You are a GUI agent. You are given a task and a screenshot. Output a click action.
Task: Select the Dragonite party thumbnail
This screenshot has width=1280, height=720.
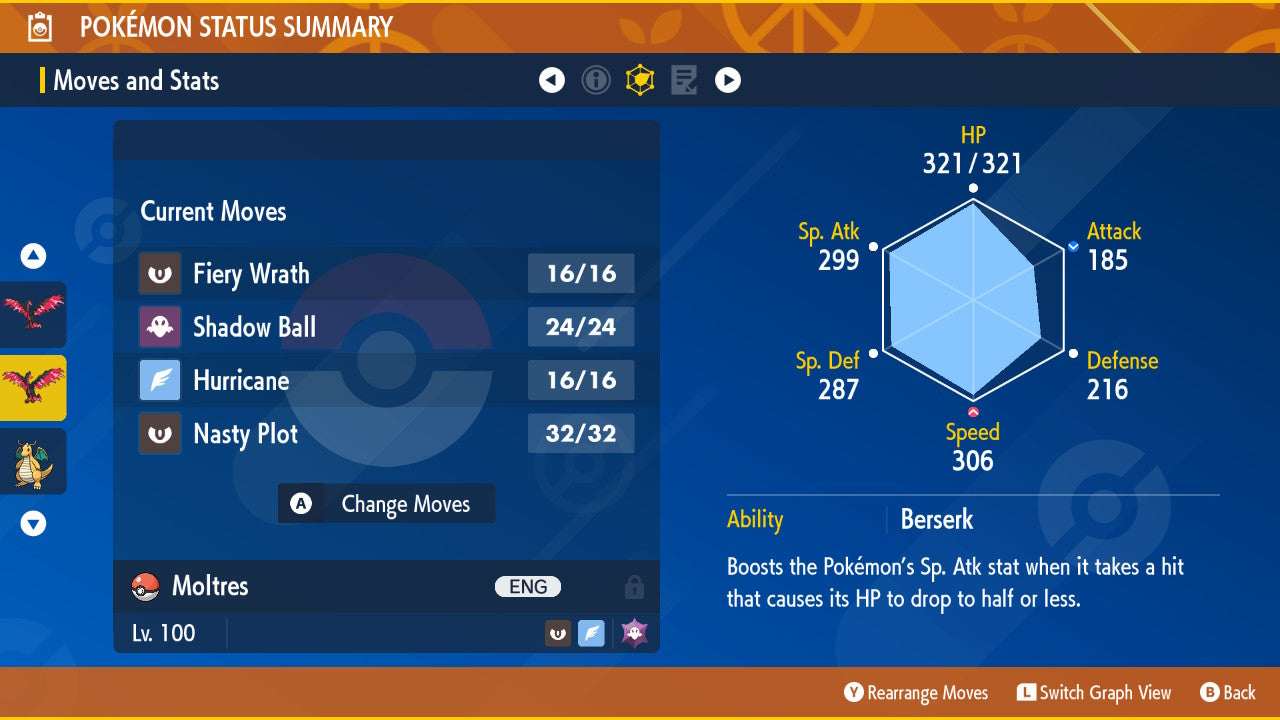point(33,461)
